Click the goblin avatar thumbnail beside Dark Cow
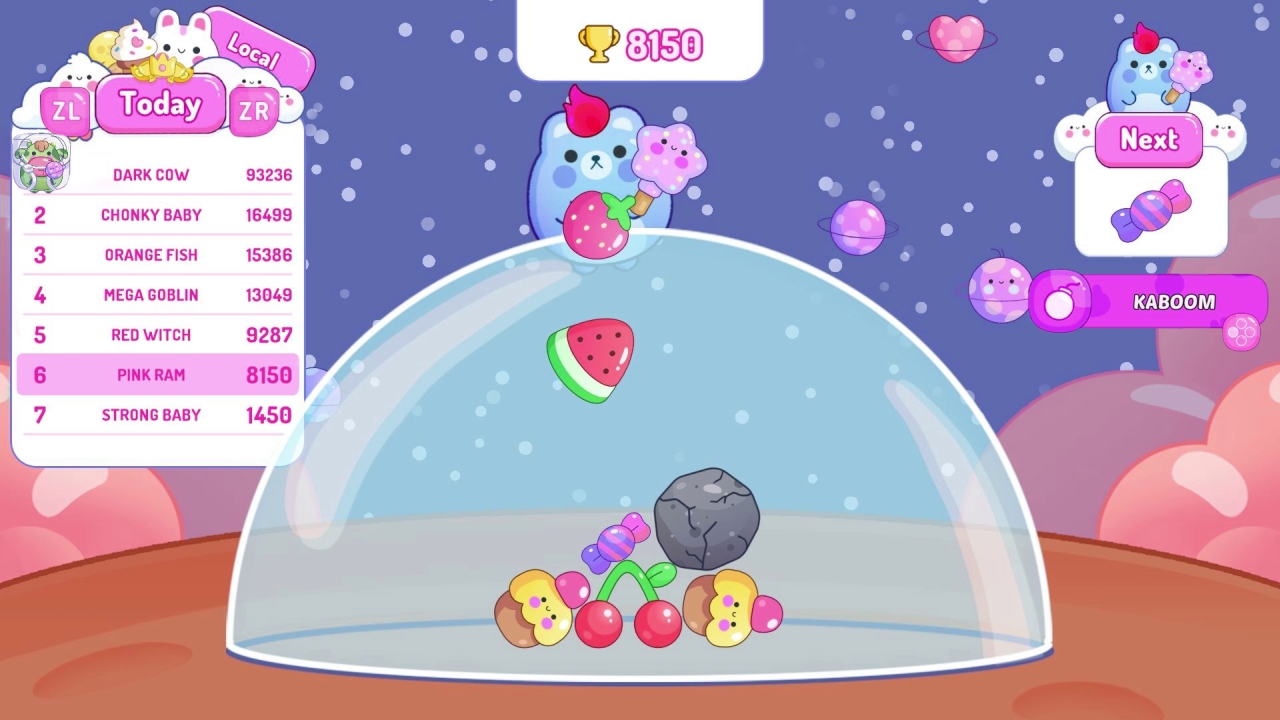The image size is (1280, 720). pyautogui.click(x=42, y=162)
